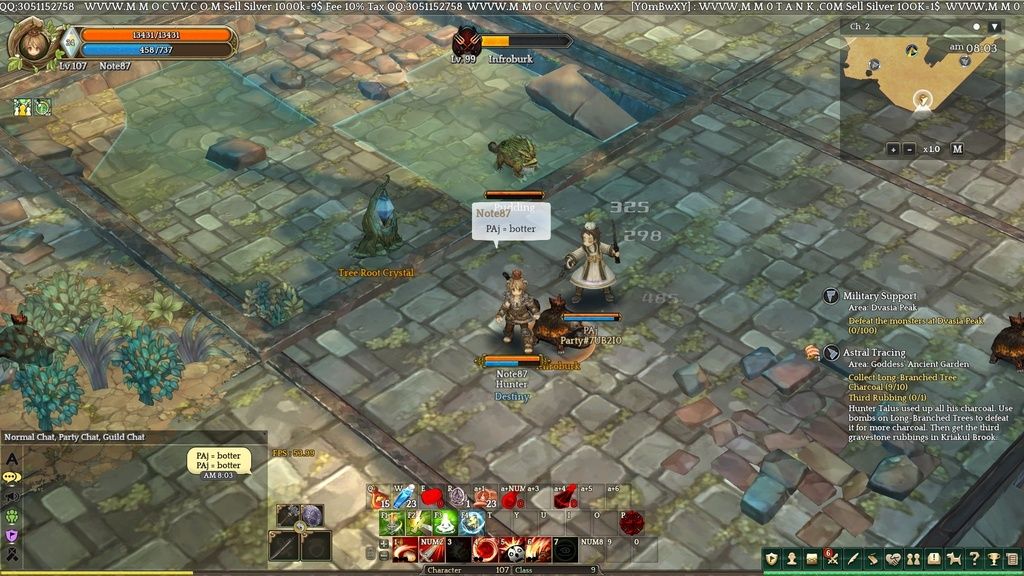Open the full map with the M button
Image resolution: width=1024 pixels, height=576 pixels.
tap(957, 149)
